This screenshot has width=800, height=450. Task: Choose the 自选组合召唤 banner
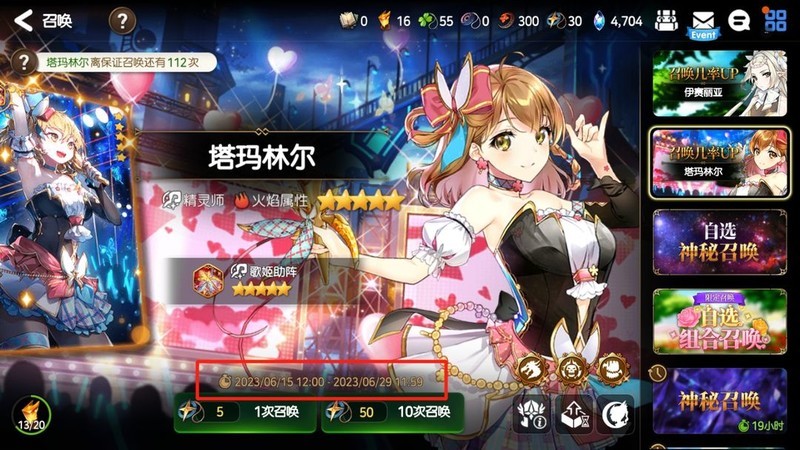coord(714,322)
